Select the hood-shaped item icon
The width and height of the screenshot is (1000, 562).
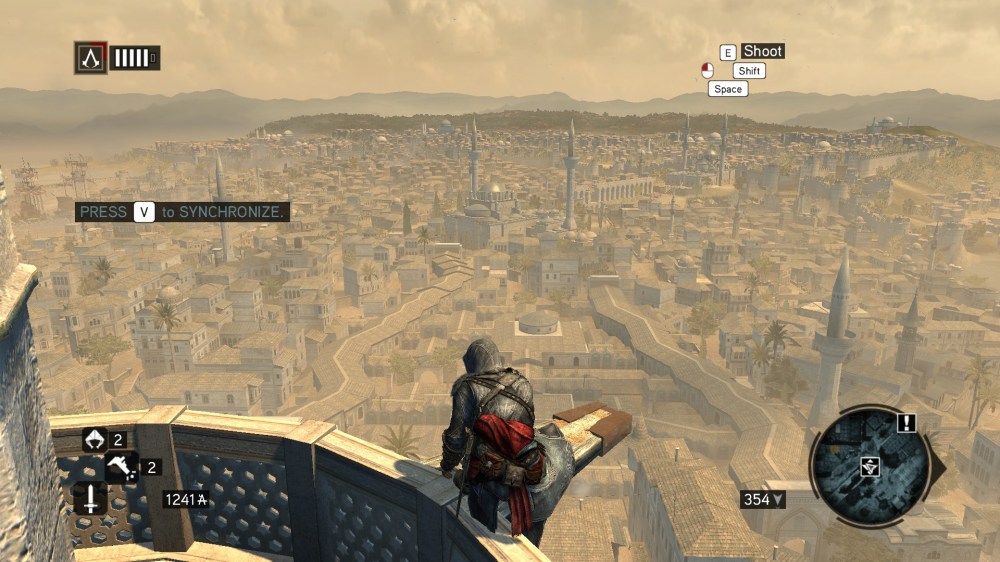point(94,439)
